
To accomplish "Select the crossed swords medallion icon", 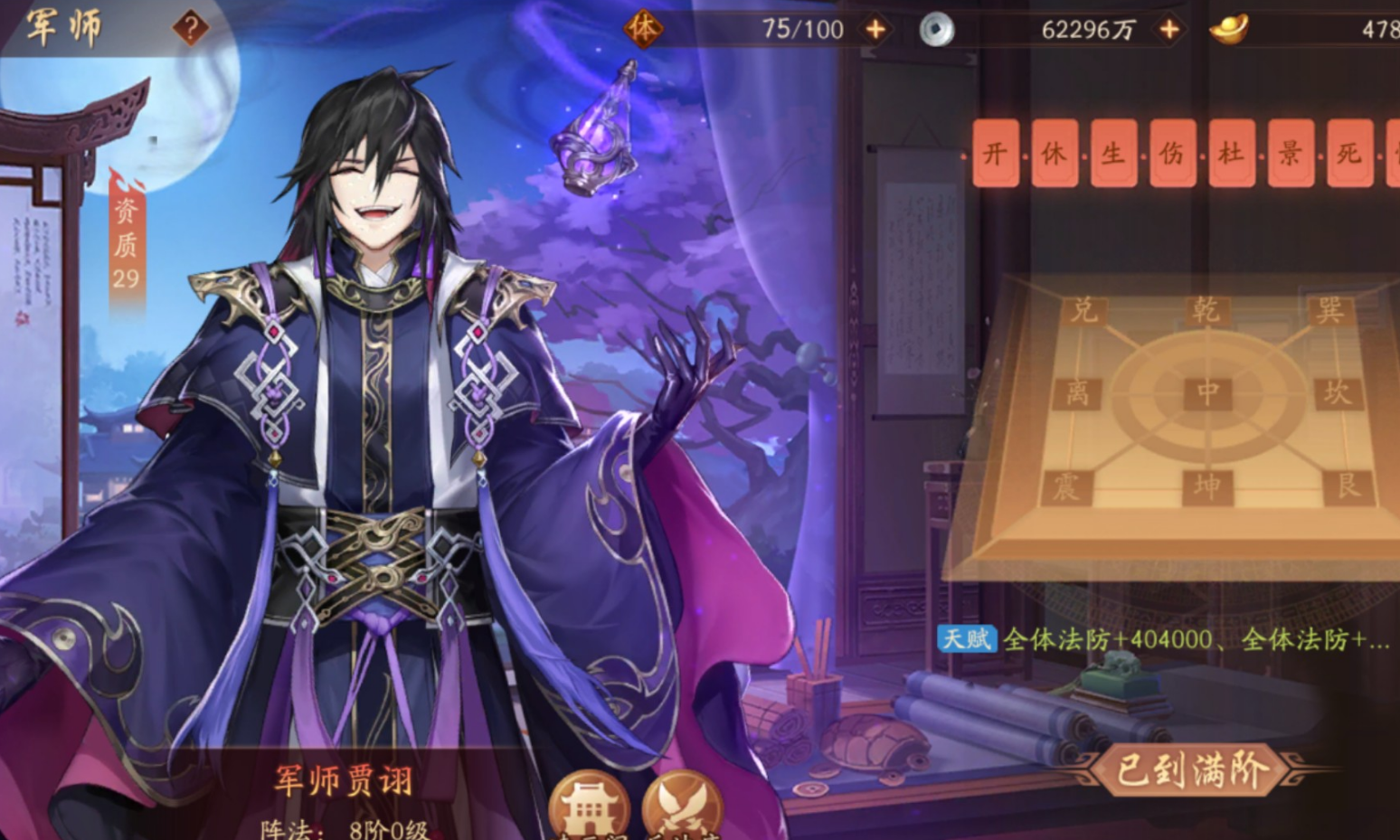I will [684, 804].
